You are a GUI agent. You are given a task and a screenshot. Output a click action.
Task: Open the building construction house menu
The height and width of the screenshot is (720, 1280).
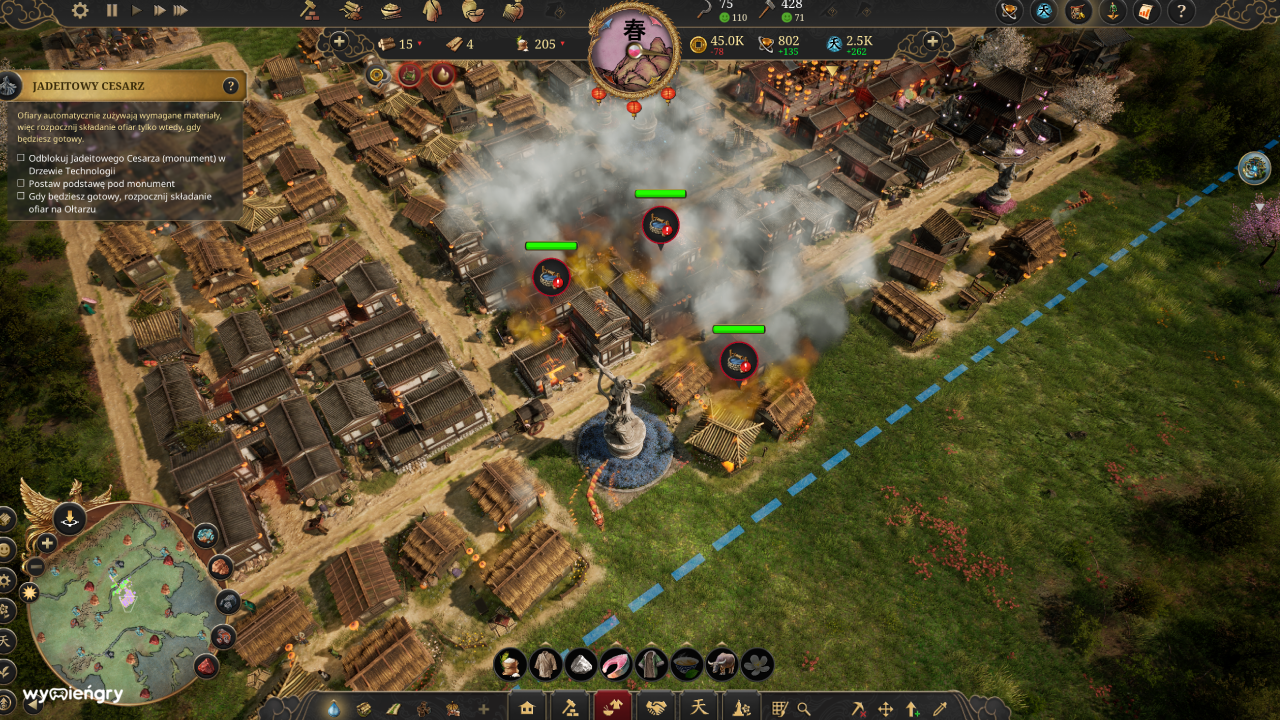point(526,706)
